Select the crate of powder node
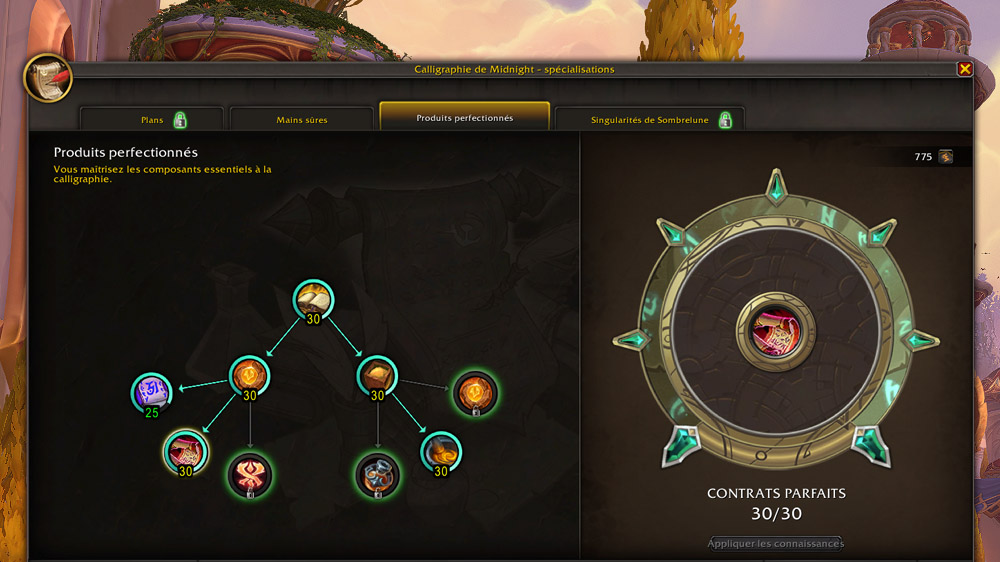This screenshot has height=562, width=1000. tap(377, 375)
